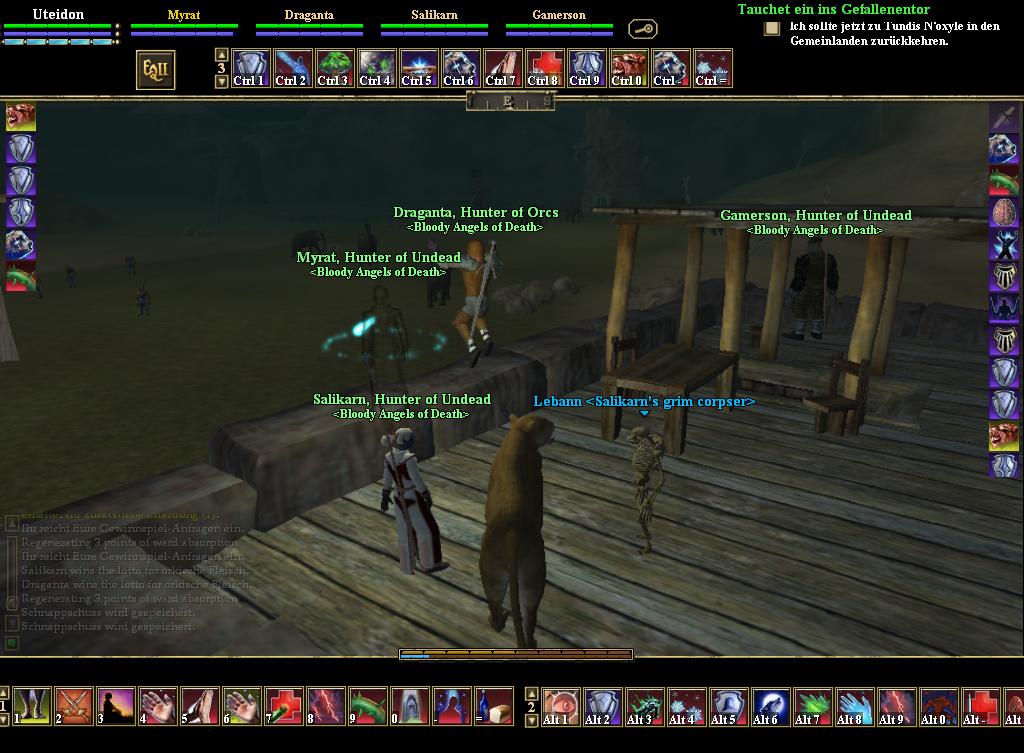
Task: Open the EQII main menu button
Action: tap(155, 69)
